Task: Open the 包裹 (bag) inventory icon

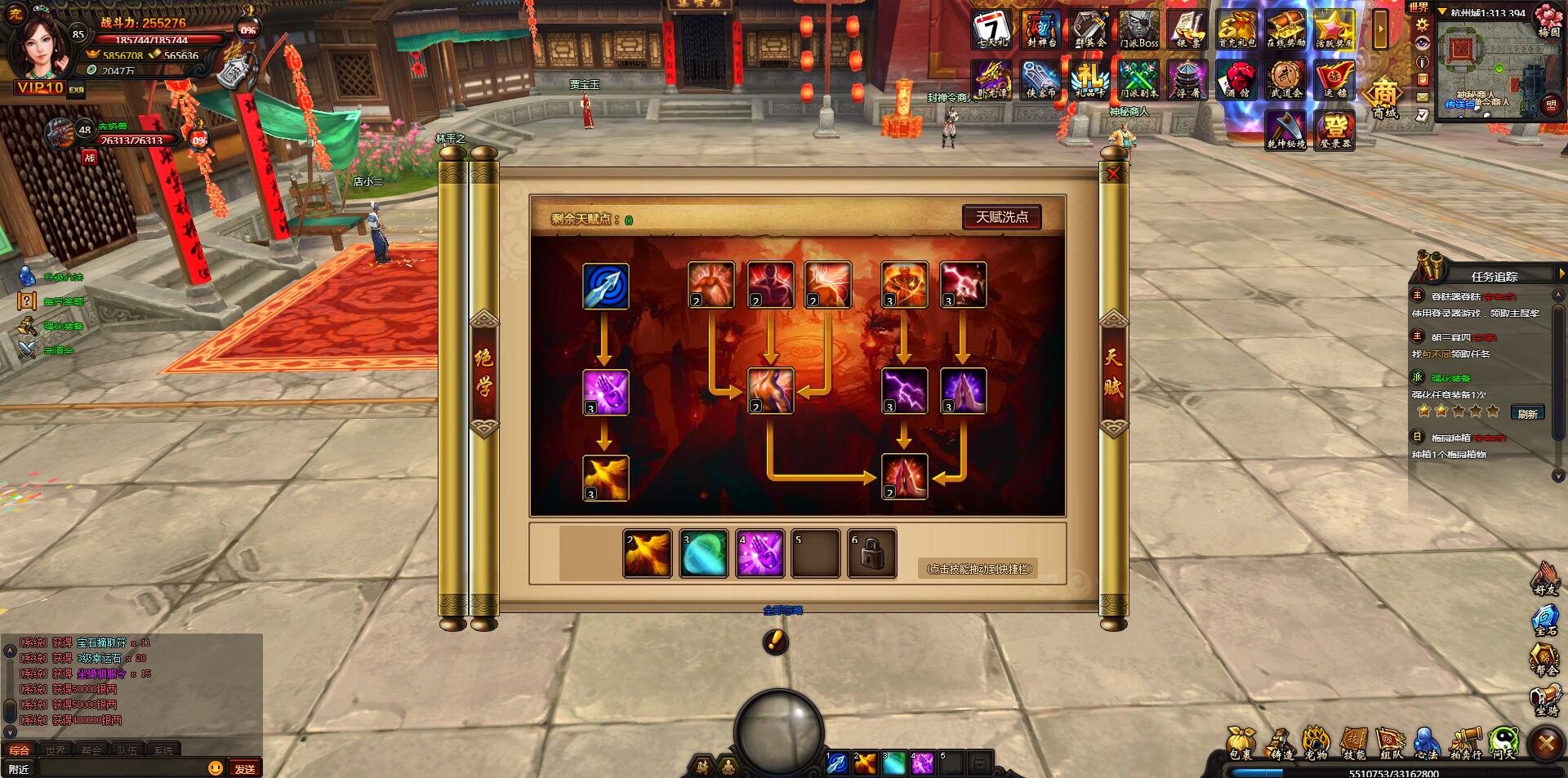Action: tap(1241, 738)
